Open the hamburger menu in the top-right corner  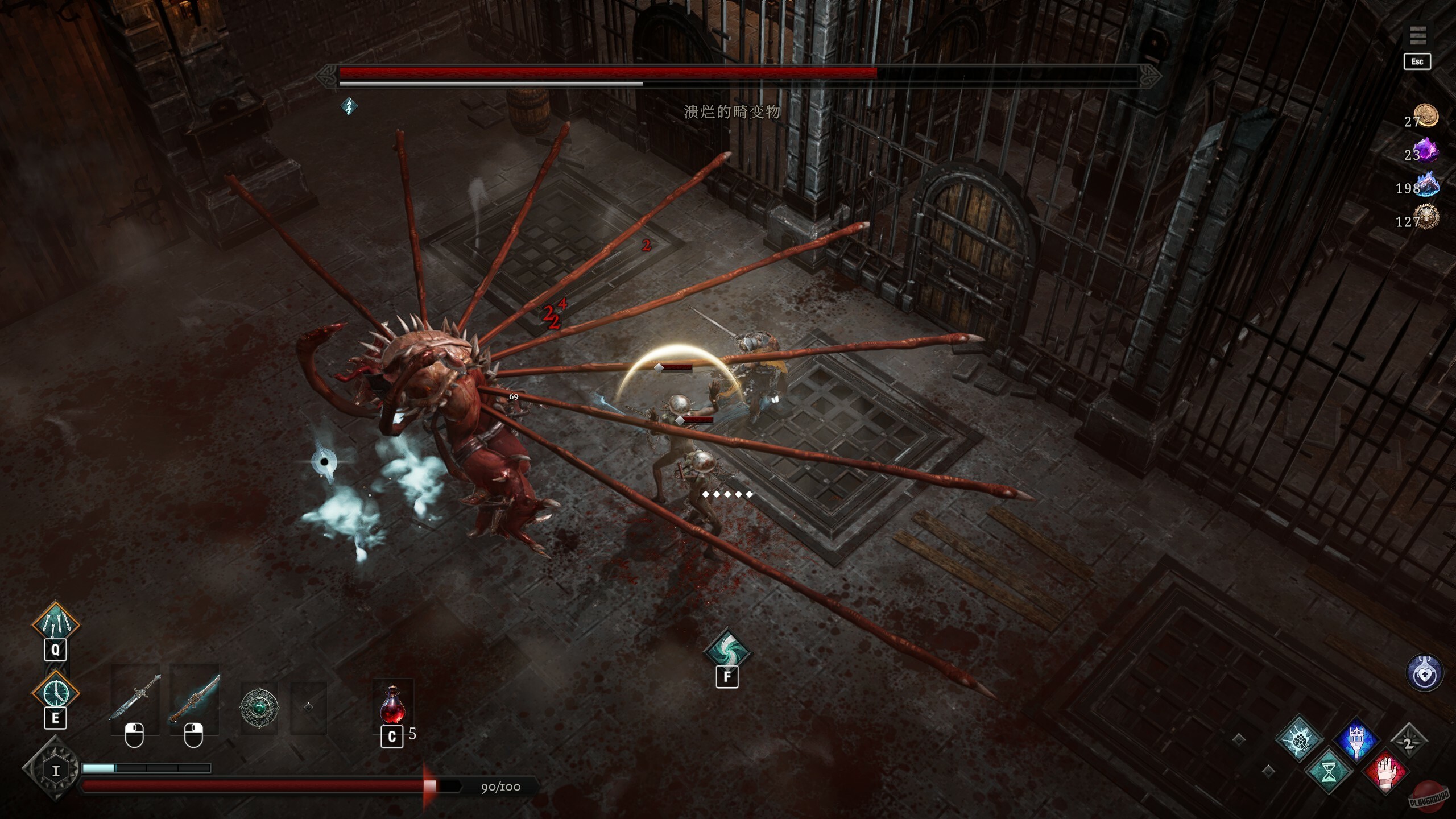tap(1418, 35)
